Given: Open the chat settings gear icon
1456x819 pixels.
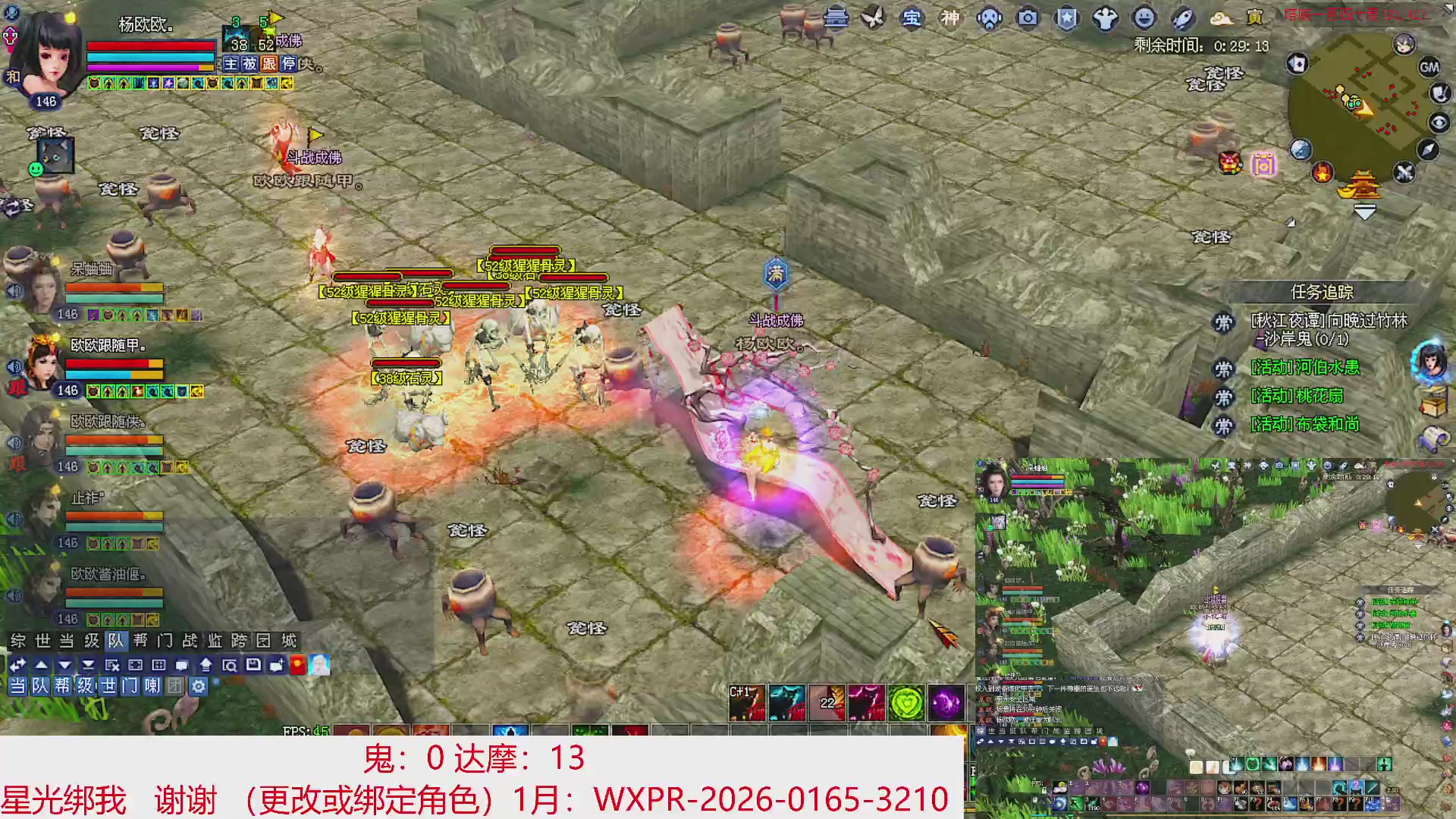Looking at the screenshot, I should (x=197, y=686).
